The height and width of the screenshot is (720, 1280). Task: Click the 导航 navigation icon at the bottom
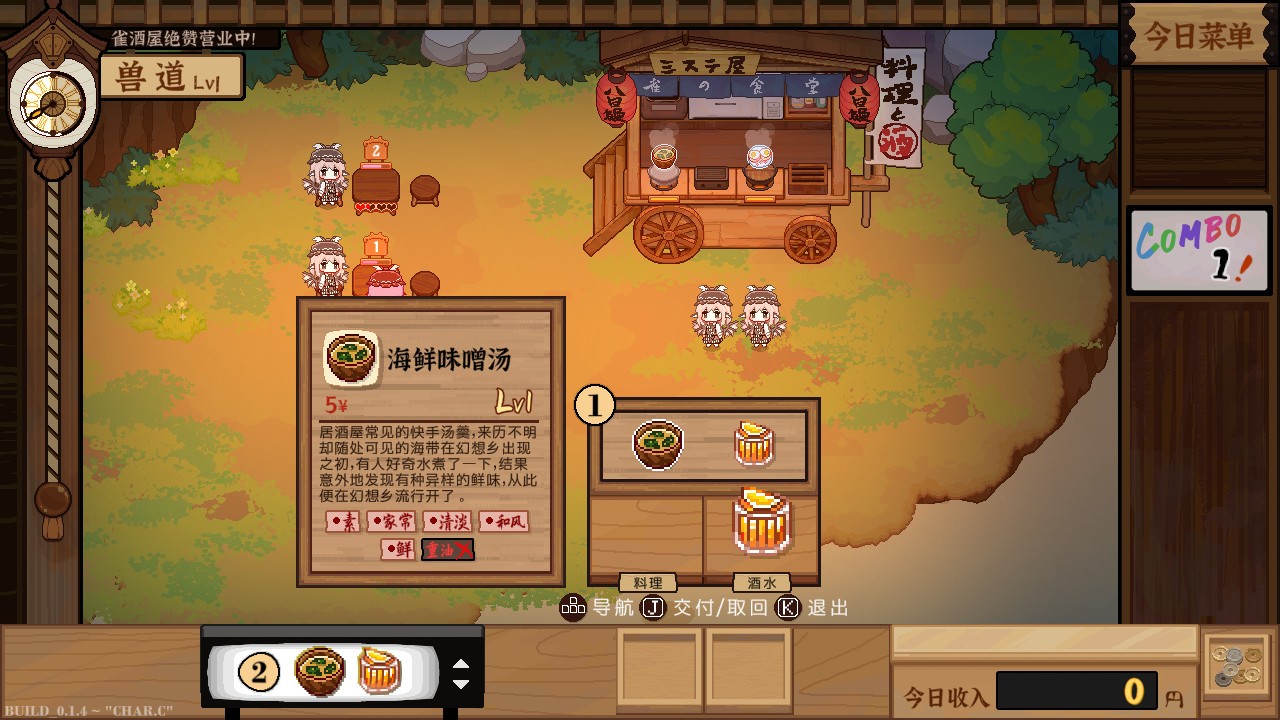[x=574, y=605]
